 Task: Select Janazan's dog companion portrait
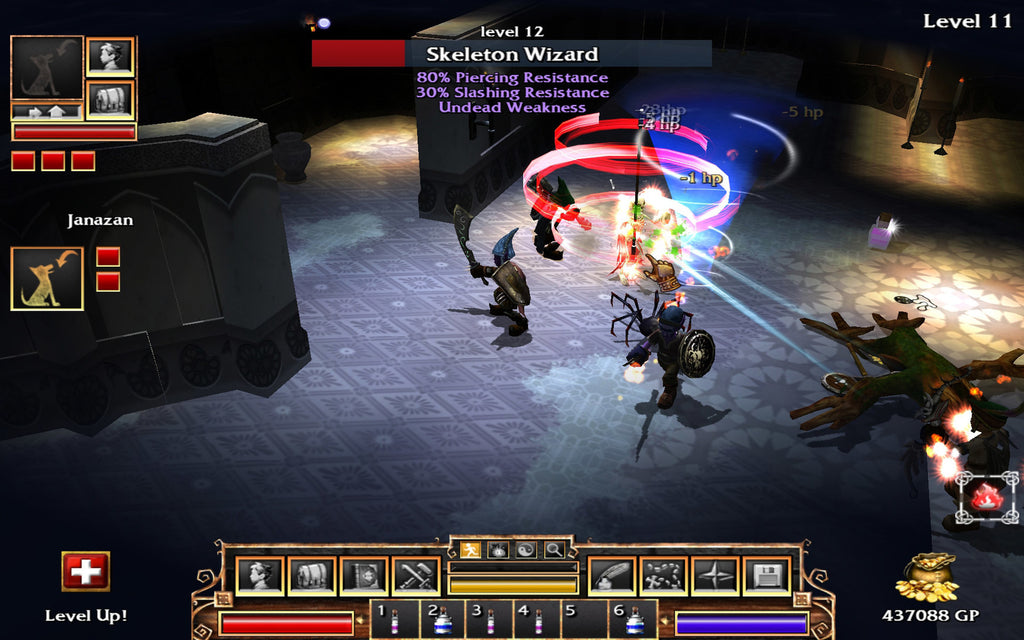tap(46, 279)
